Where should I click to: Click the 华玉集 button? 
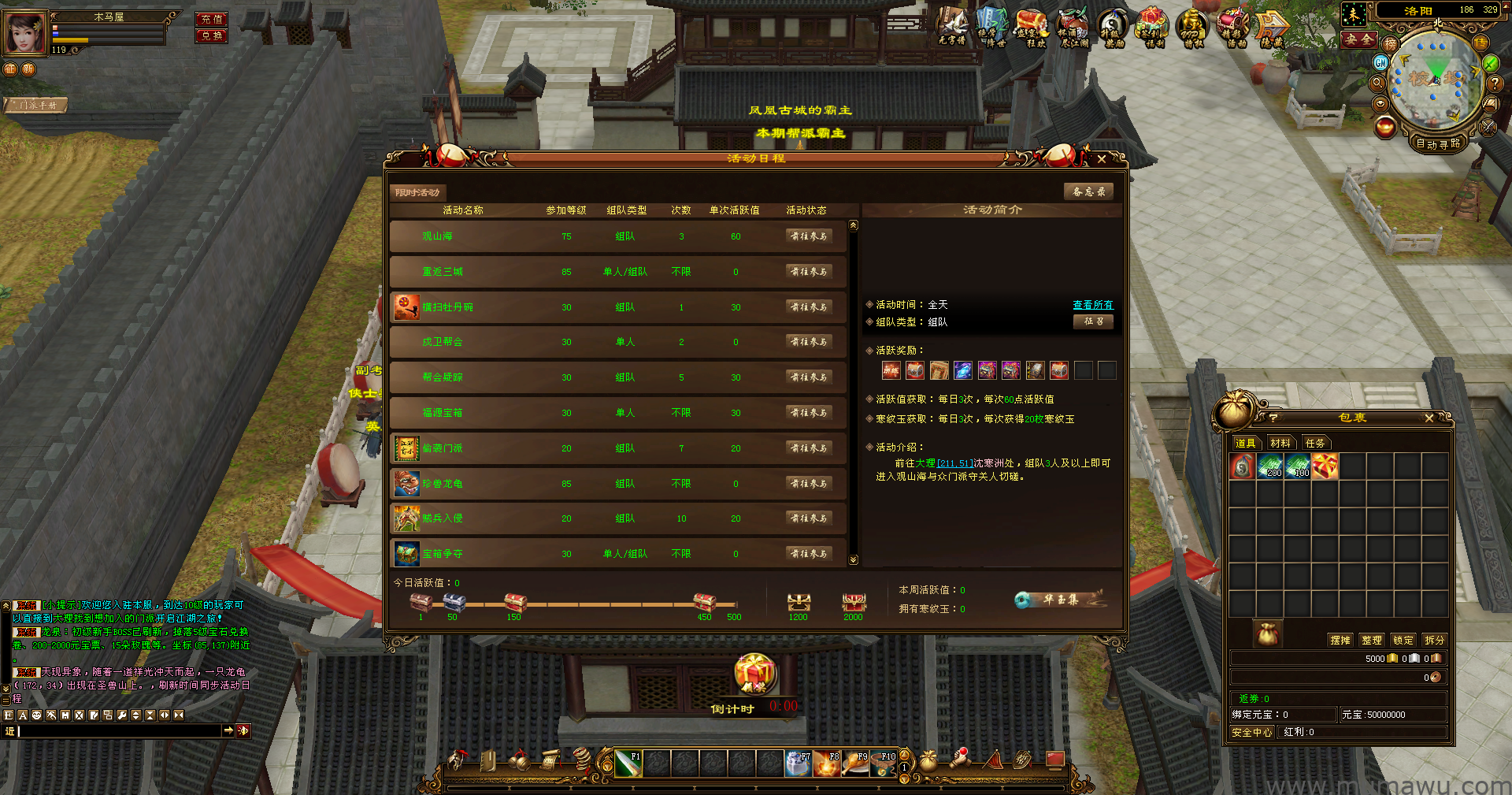coord(1060,600)
